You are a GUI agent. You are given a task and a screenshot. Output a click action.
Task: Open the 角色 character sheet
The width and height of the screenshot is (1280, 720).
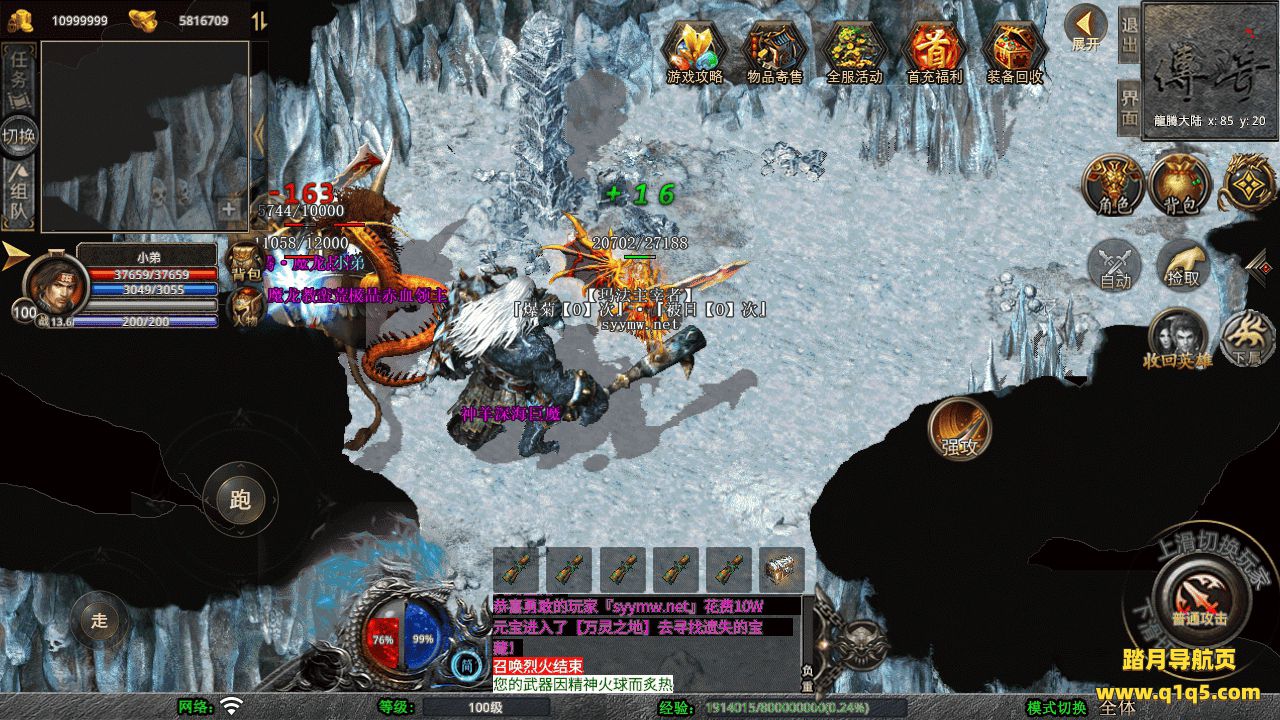pyautogui.click(x=1113, y=185)
